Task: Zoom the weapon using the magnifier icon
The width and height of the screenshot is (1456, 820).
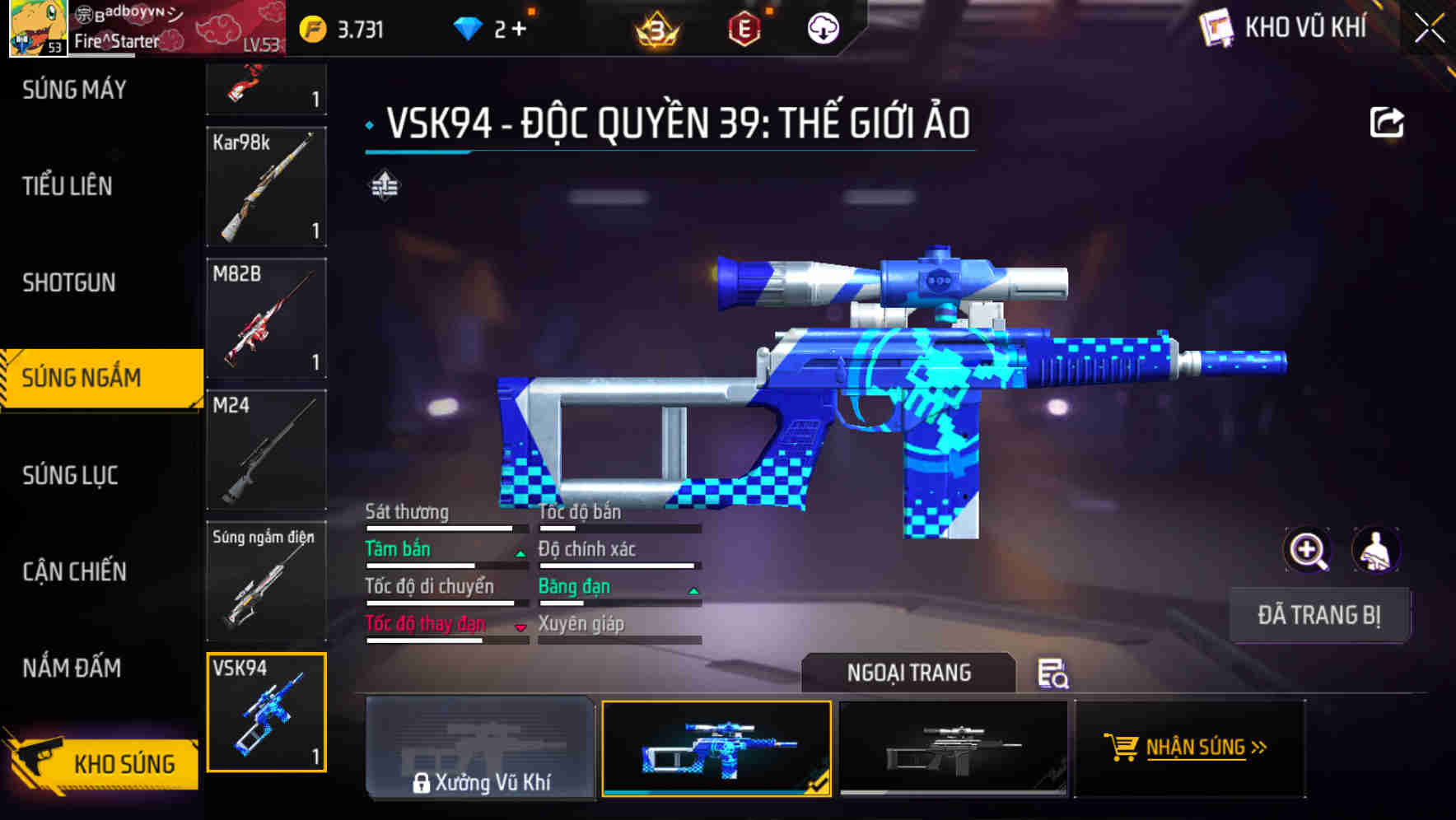Action: click(1306, 550)
